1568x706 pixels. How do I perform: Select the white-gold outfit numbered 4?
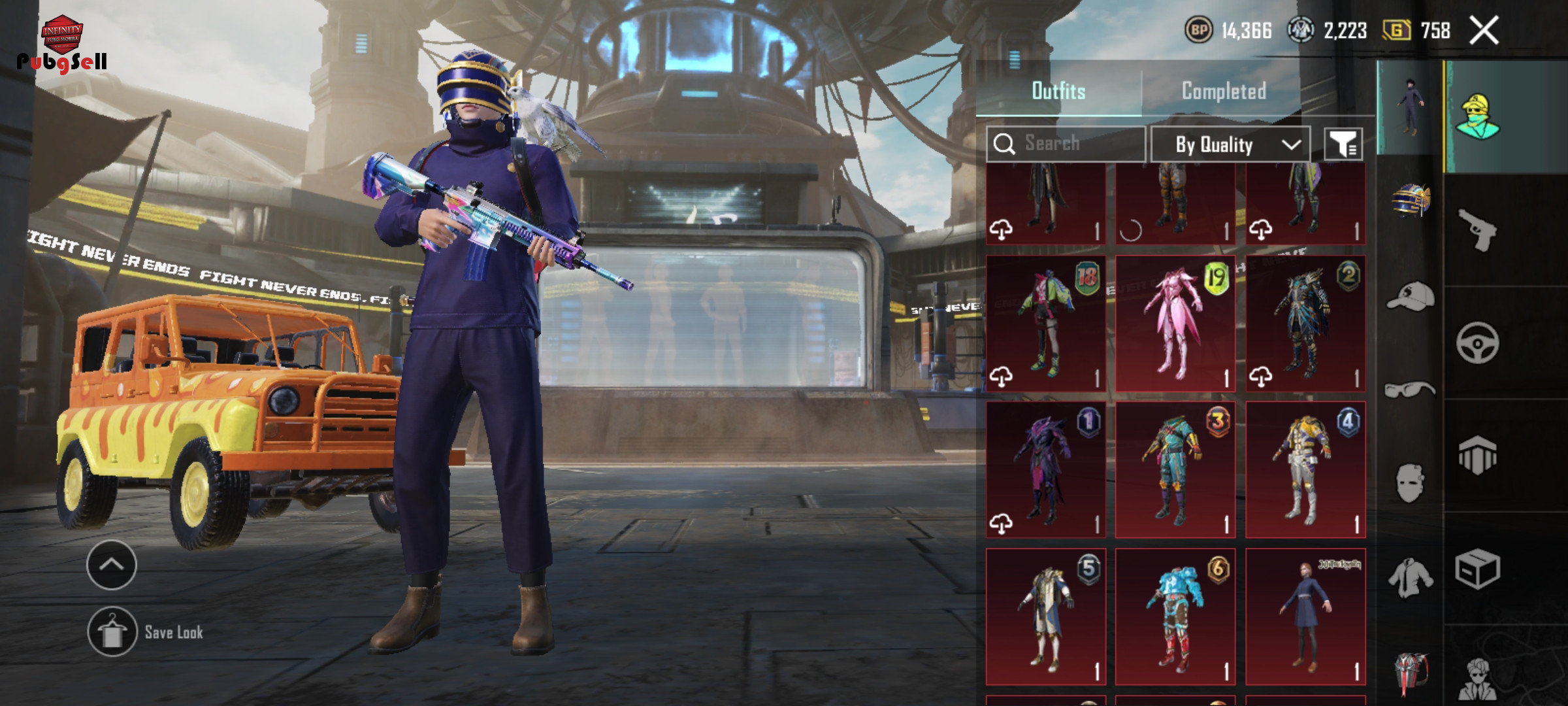coord(1305,470)
